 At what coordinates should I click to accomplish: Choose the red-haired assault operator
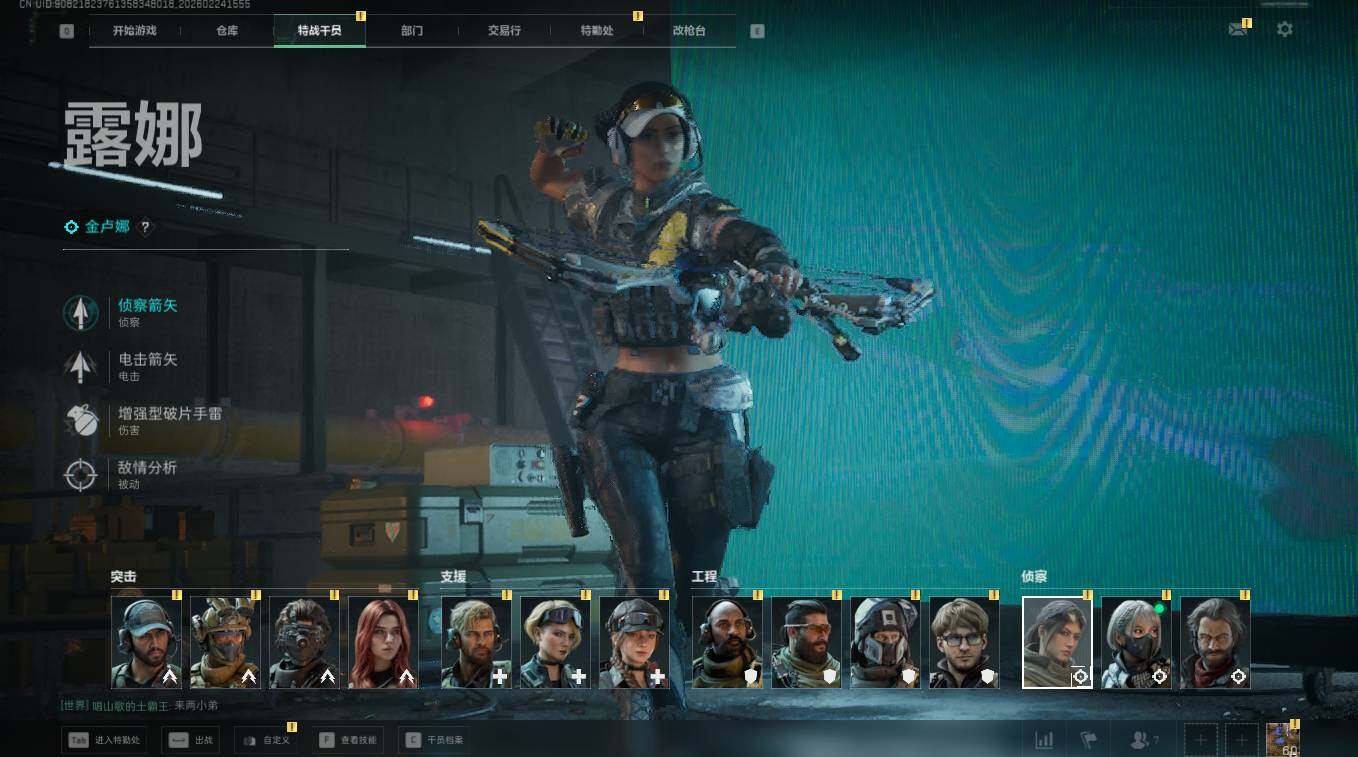383,643
